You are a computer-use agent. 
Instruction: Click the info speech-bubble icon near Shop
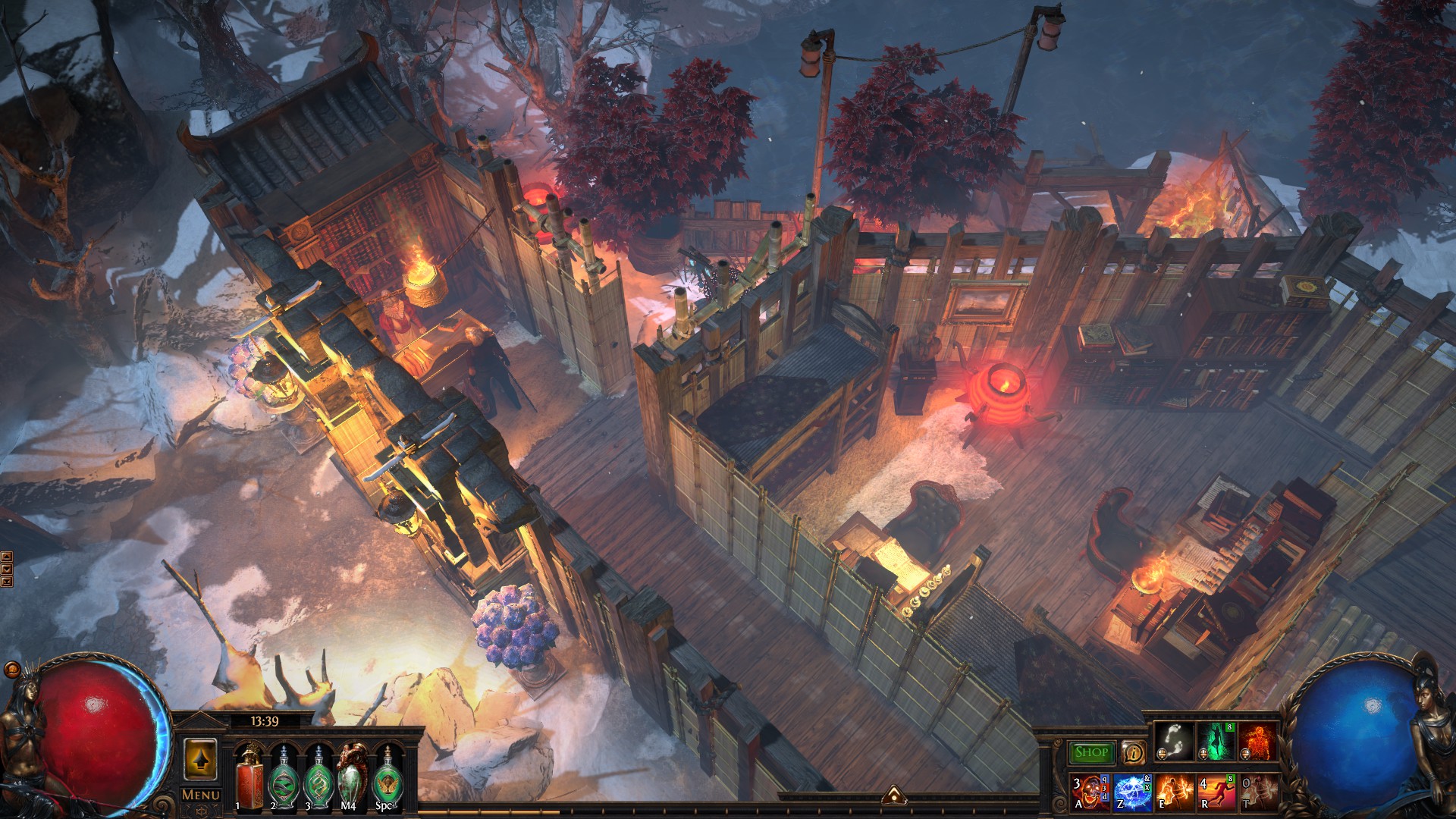[1134, 752]
